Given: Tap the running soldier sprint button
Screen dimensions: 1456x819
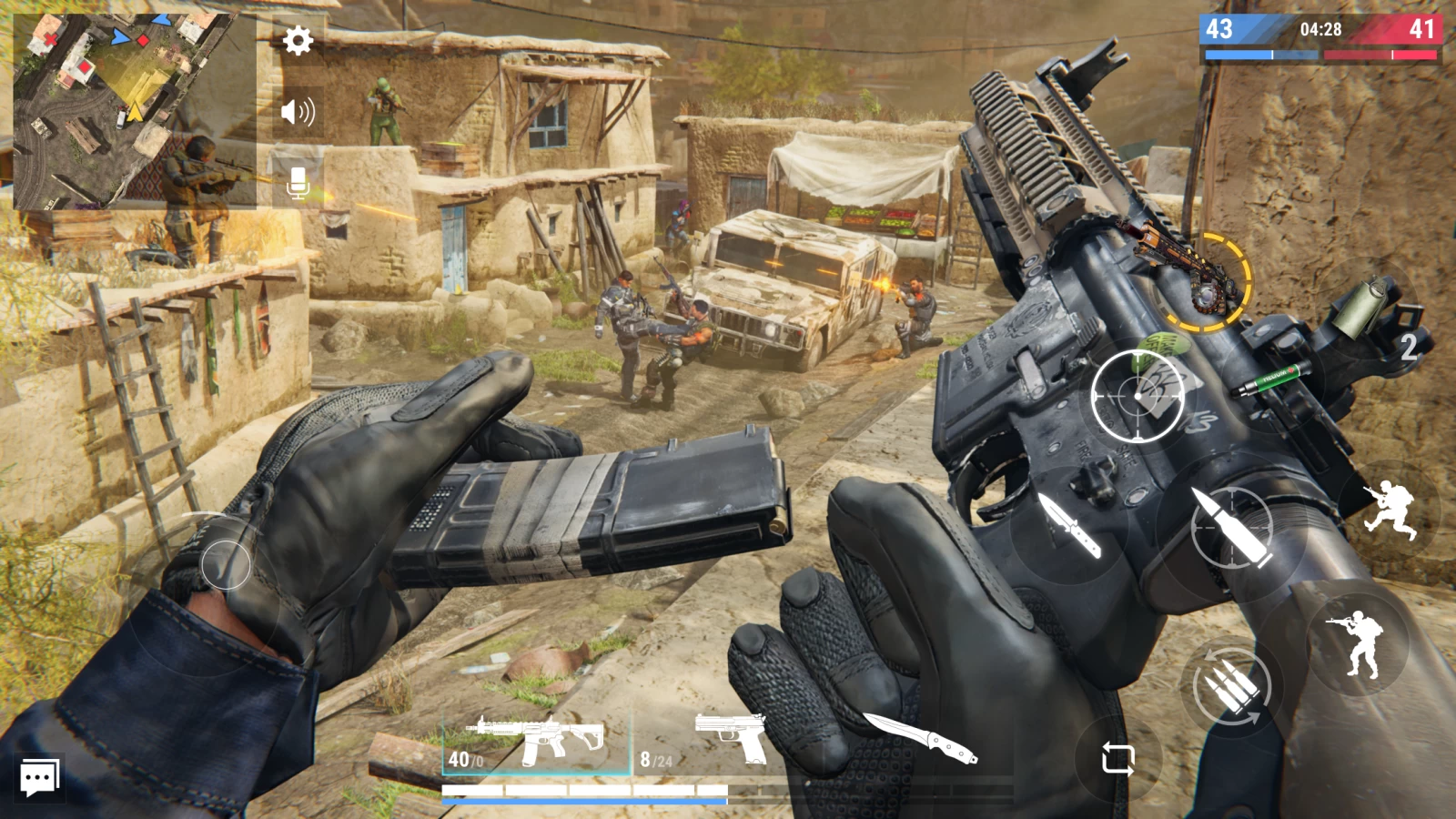Looking at the screenshot, I should [1390, 511].
